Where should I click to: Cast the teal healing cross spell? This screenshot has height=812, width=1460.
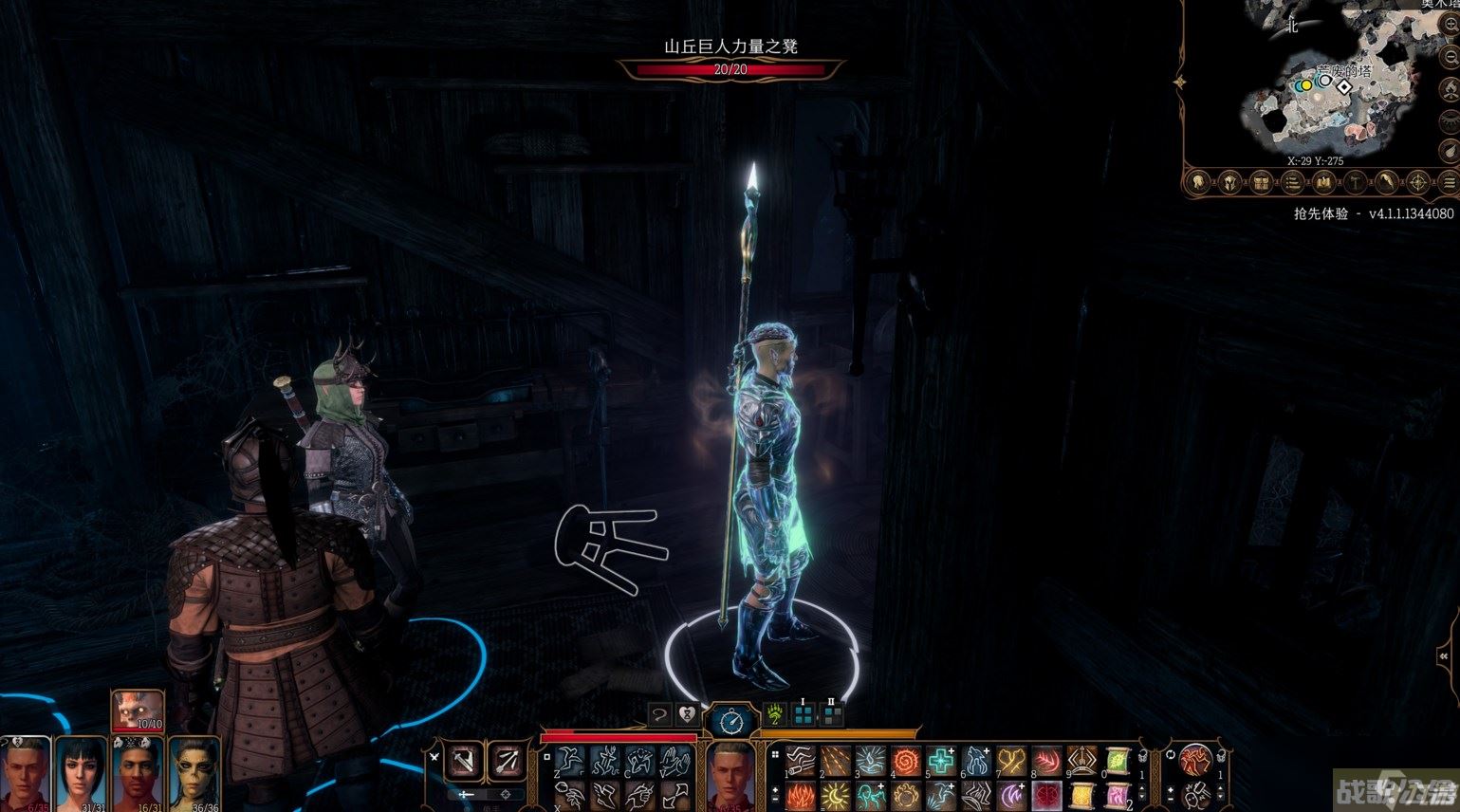[941, 761]
